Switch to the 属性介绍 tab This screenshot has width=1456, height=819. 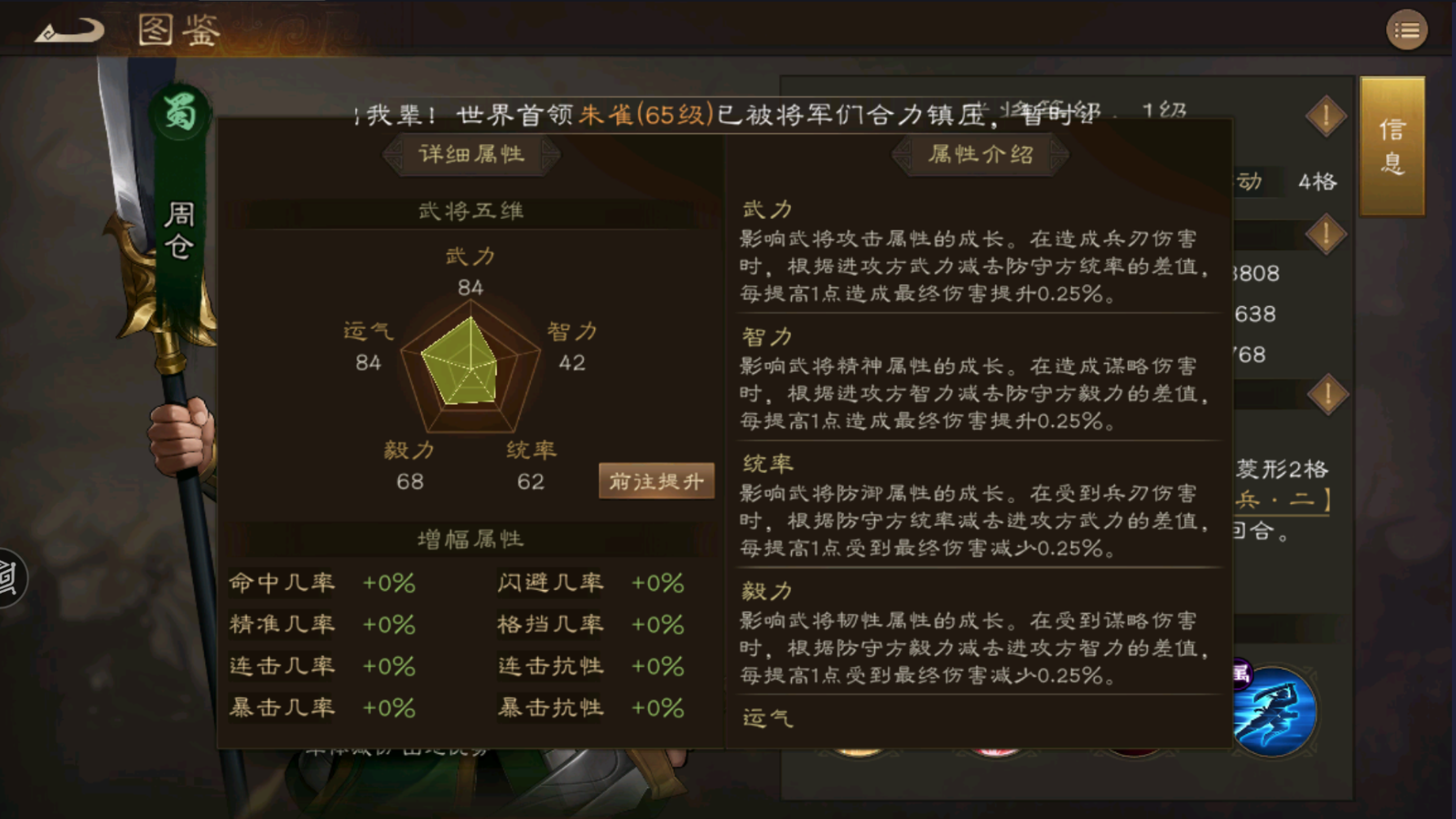[x=981, y=155]
